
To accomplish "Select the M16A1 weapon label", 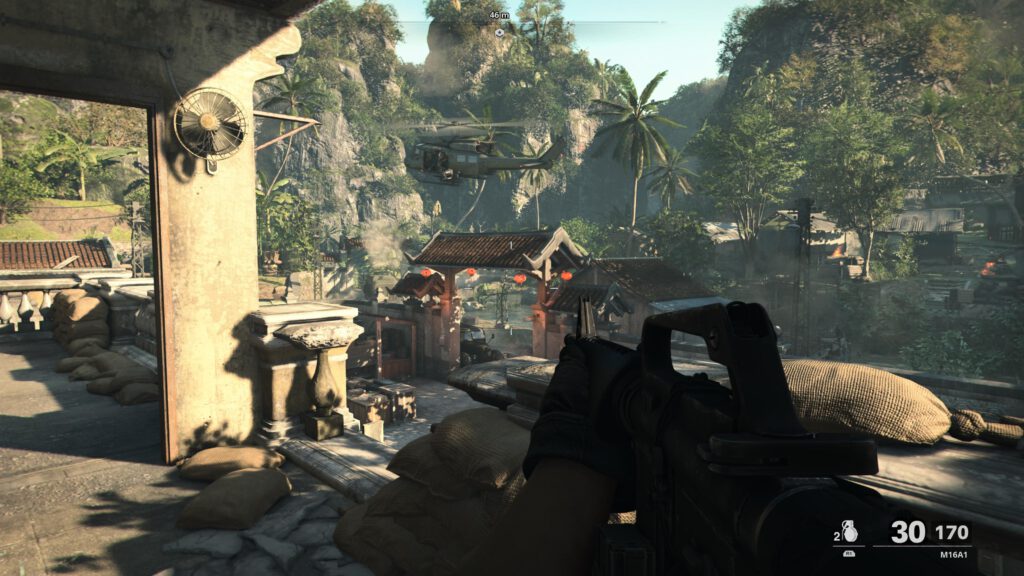I will (x=954, y=554).
